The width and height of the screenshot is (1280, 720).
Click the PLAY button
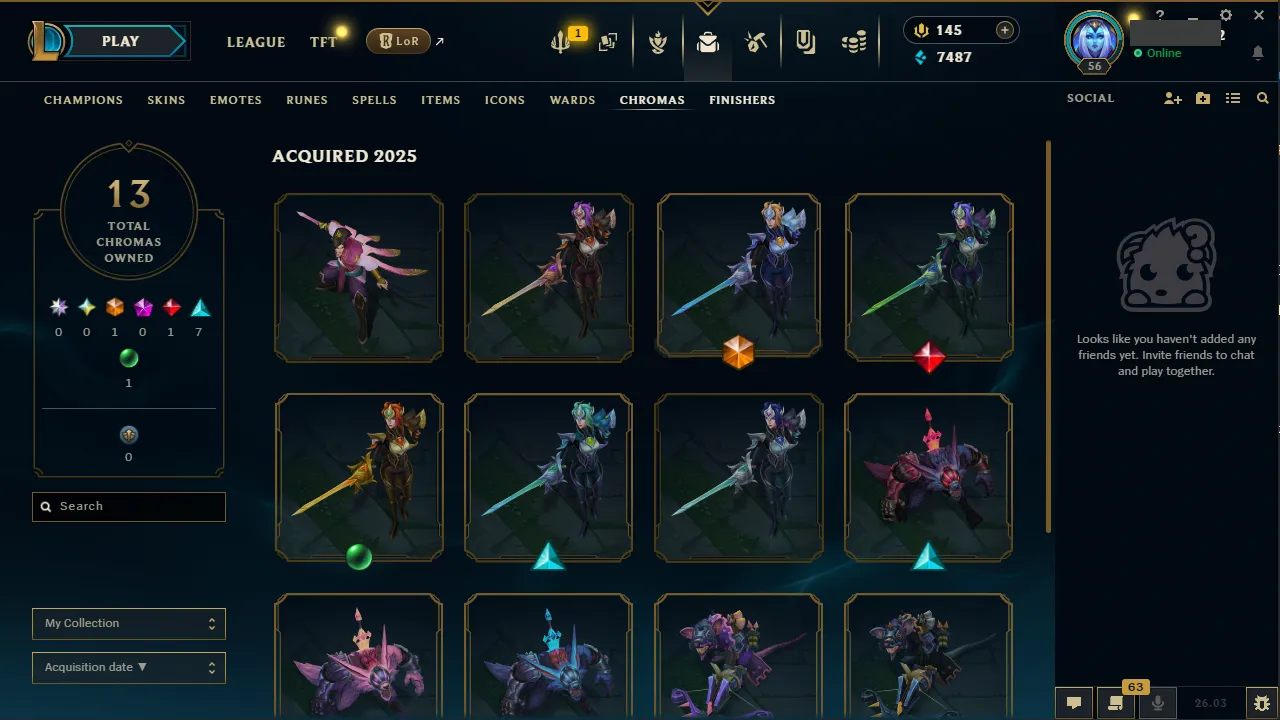pyautogui.click(x=120, y=41)
